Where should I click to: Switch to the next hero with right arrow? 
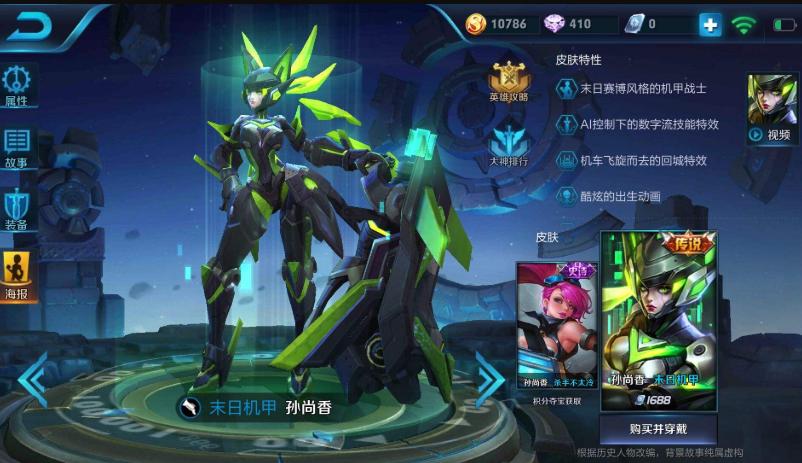(489, 379)
